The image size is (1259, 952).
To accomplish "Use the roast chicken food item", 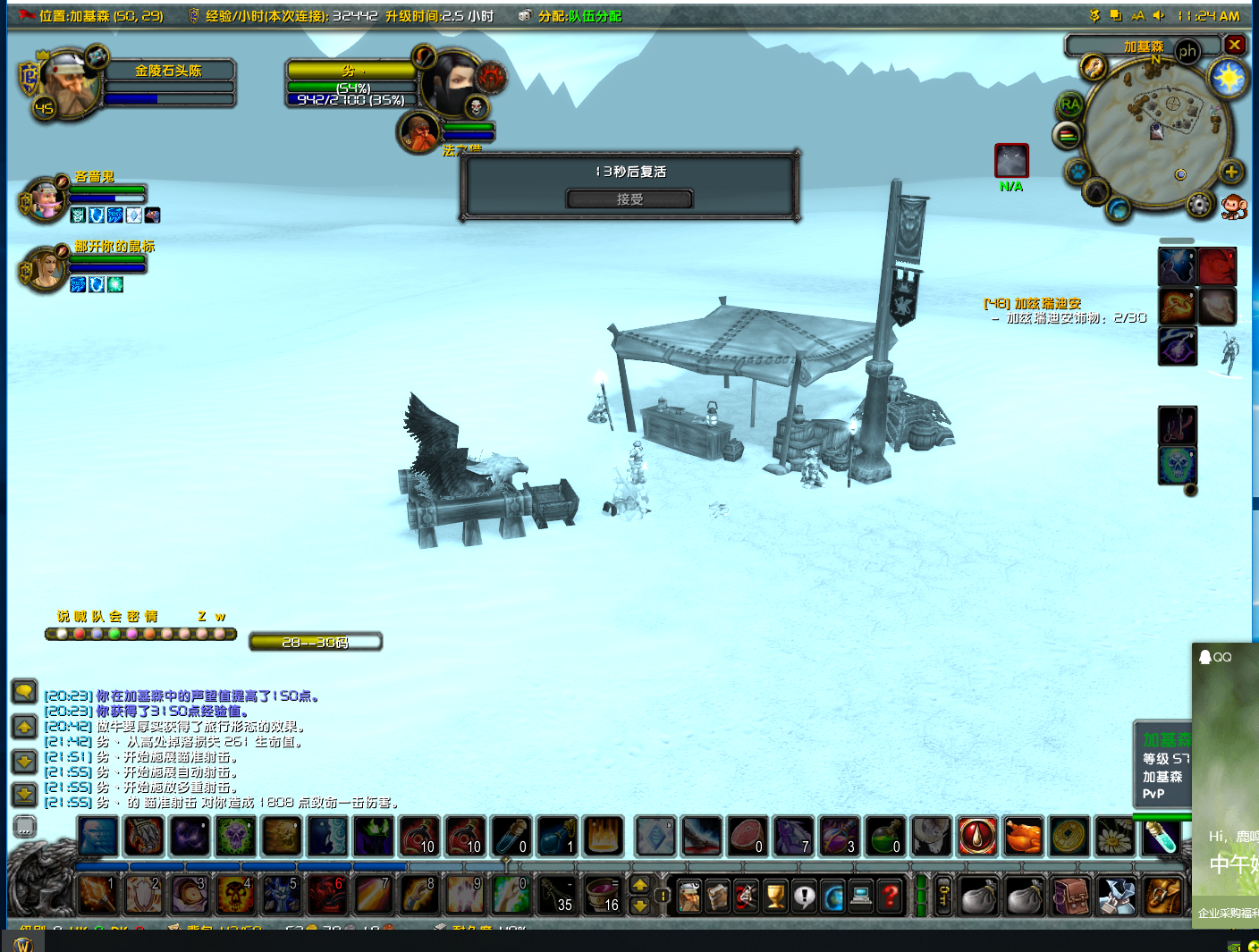I will click(1023, 838).
